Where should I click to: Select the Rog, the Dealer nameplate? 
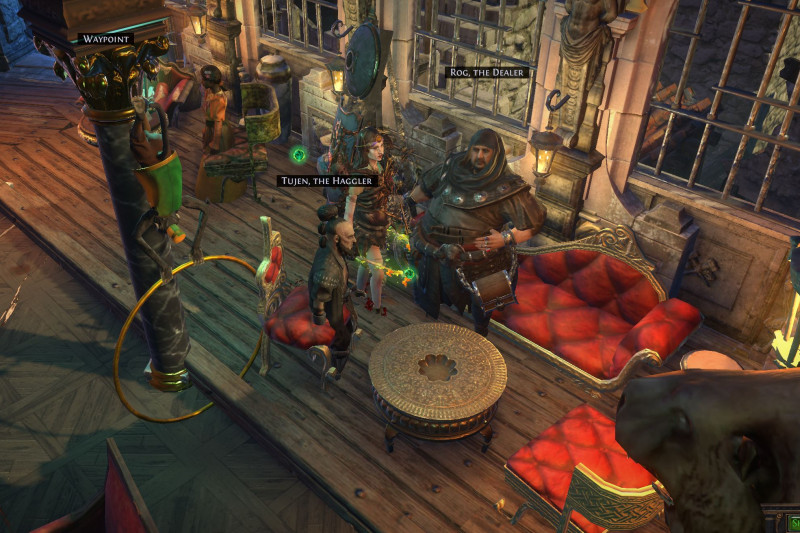pos(485,73)
